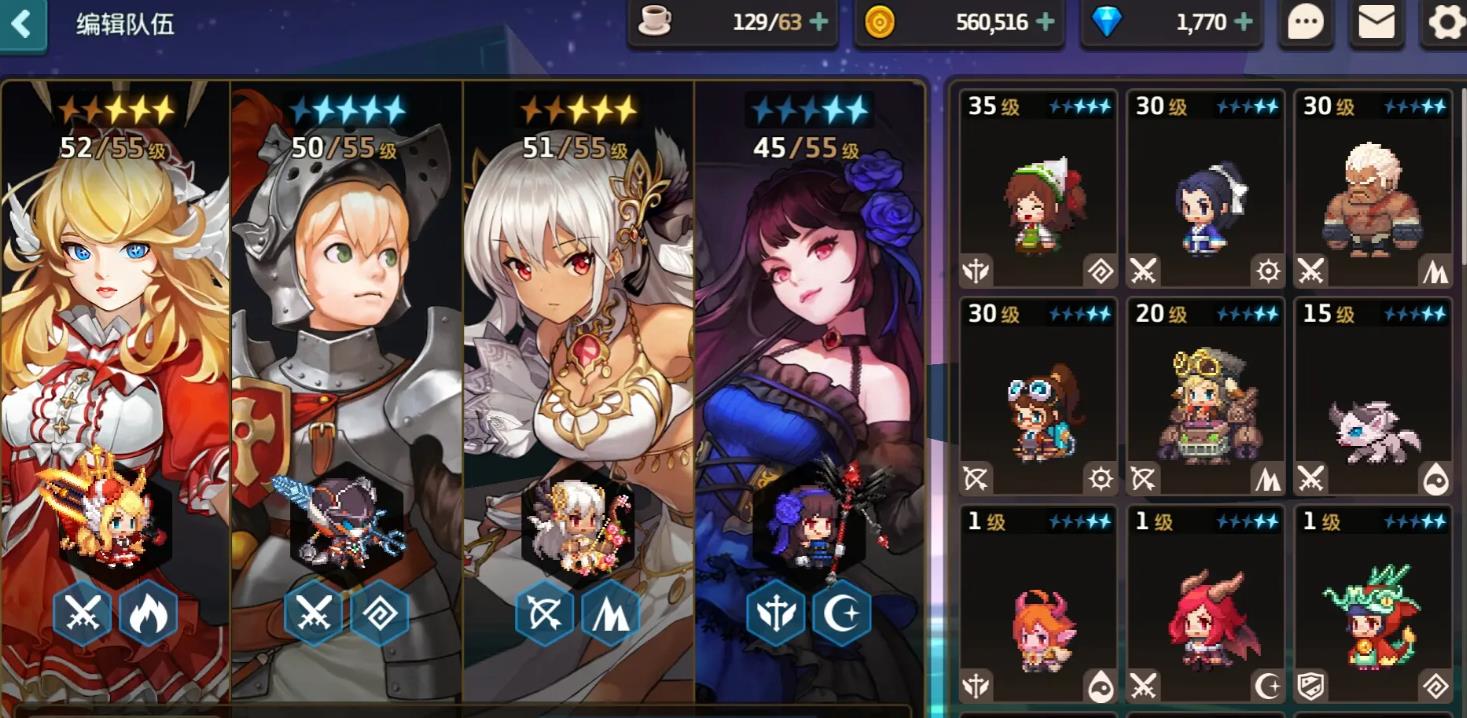Go back using the arrow button
The height and width of the screenshot is (718, 1467).
coord(22,24)
